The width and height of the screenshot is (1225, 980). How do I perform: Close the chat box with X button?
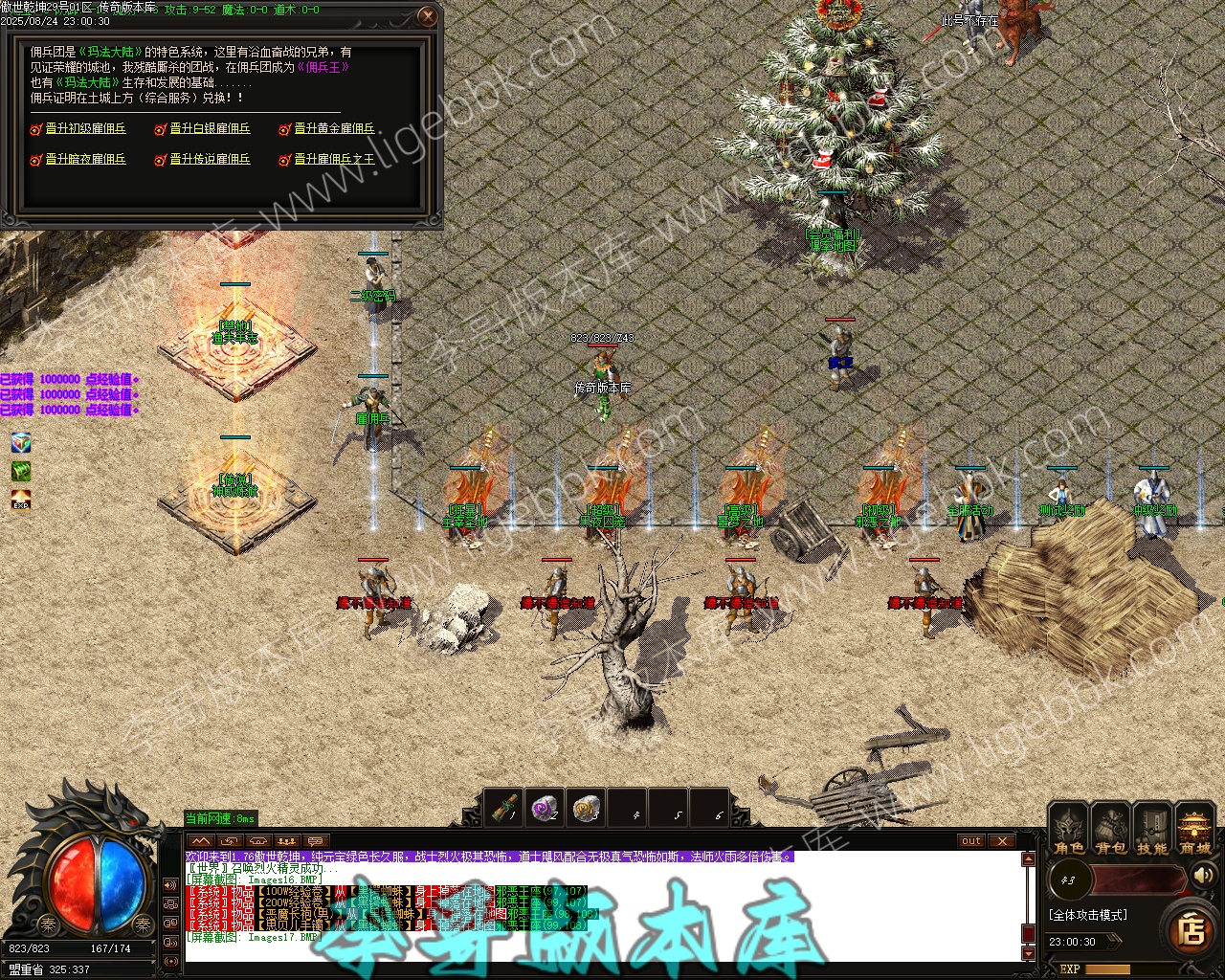click(x=1001, y=841)
